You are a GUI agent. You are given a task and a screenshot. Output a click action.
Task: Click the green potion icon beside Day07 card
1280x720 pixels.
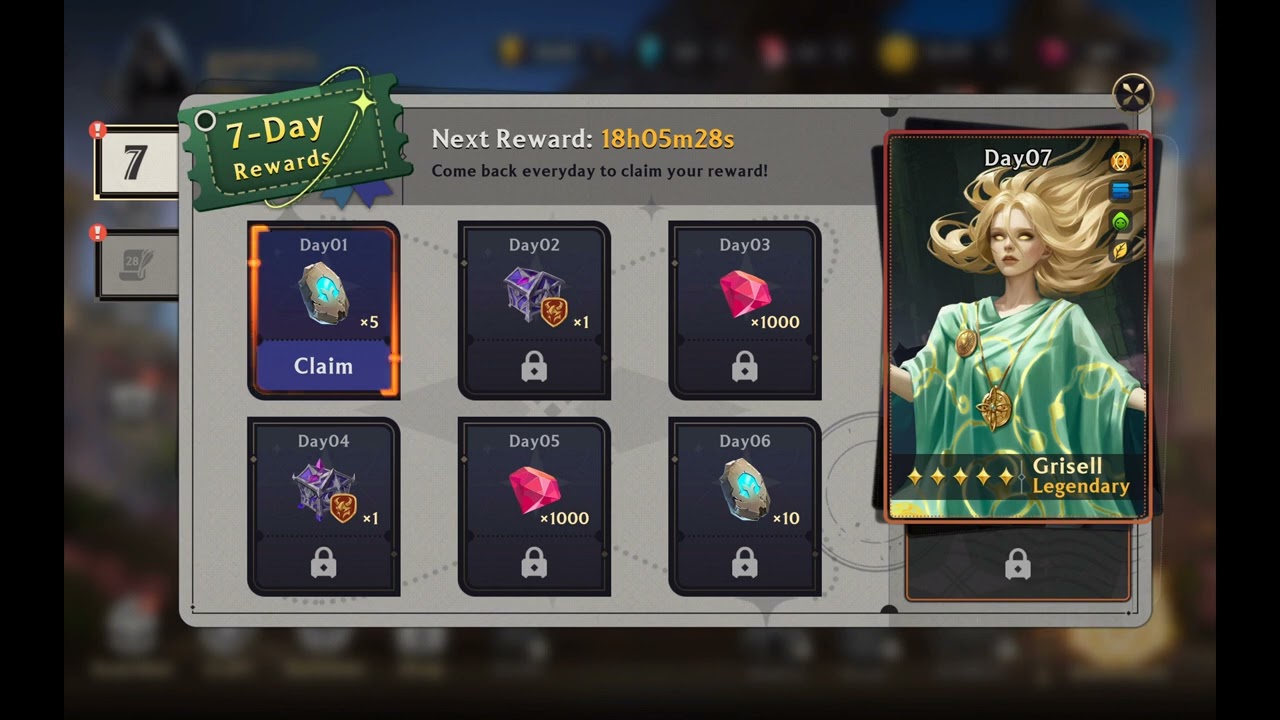[x=1122, y=221]
